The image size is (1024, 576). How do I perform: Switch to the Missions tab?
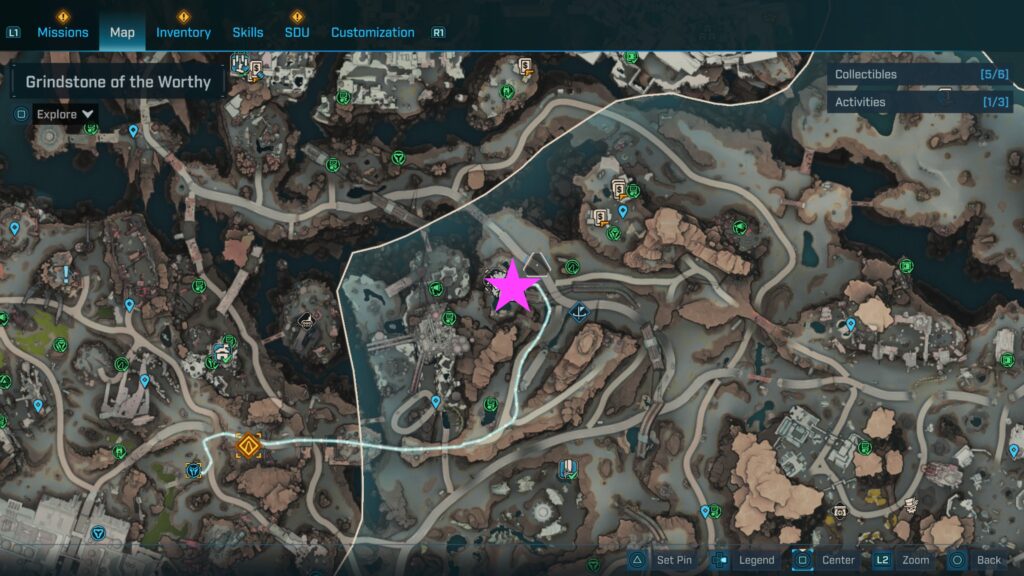pyautogui.click(x=63, y=32)
